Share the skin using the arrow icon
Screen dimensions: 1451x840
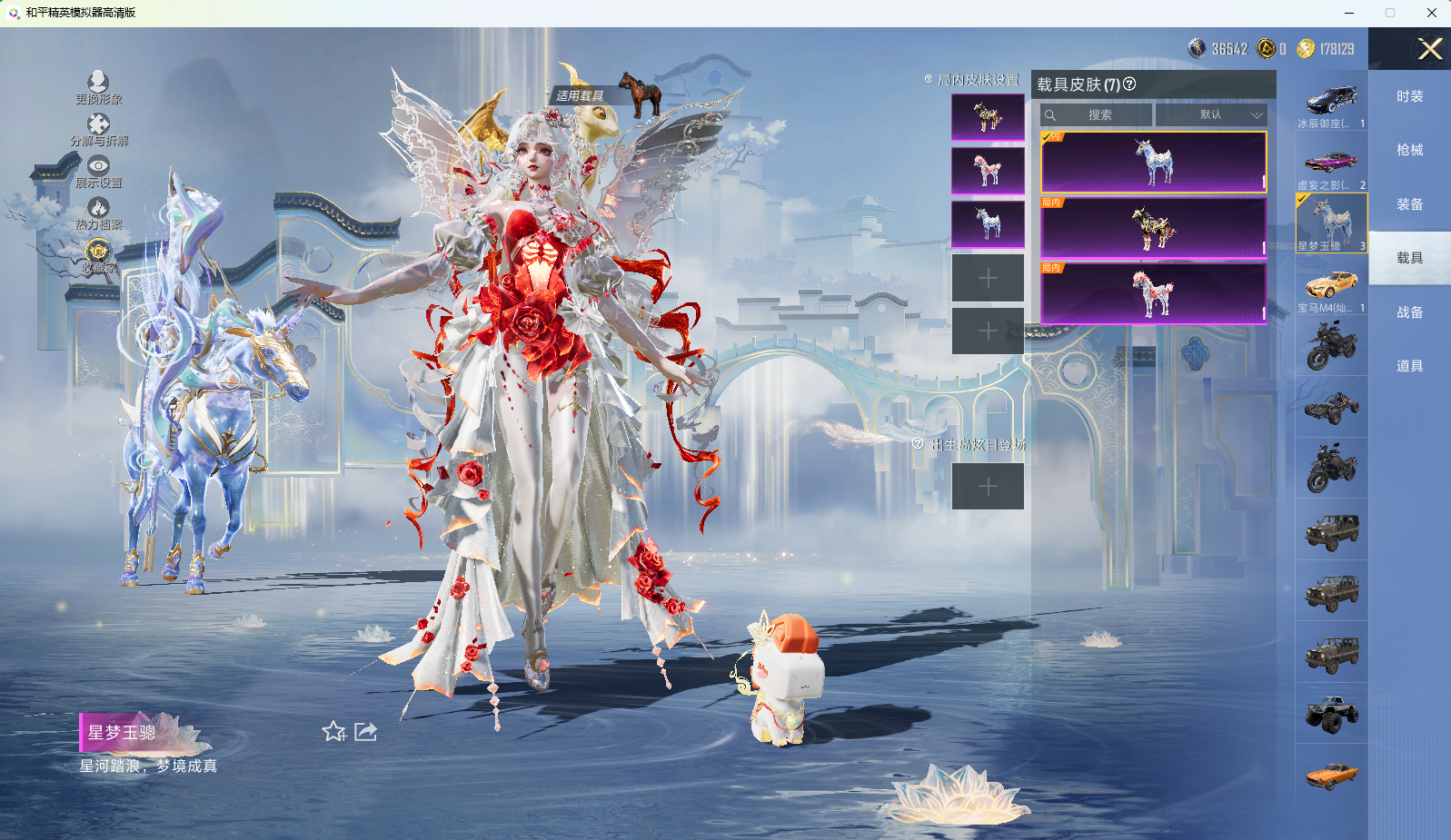pos(365,732)
